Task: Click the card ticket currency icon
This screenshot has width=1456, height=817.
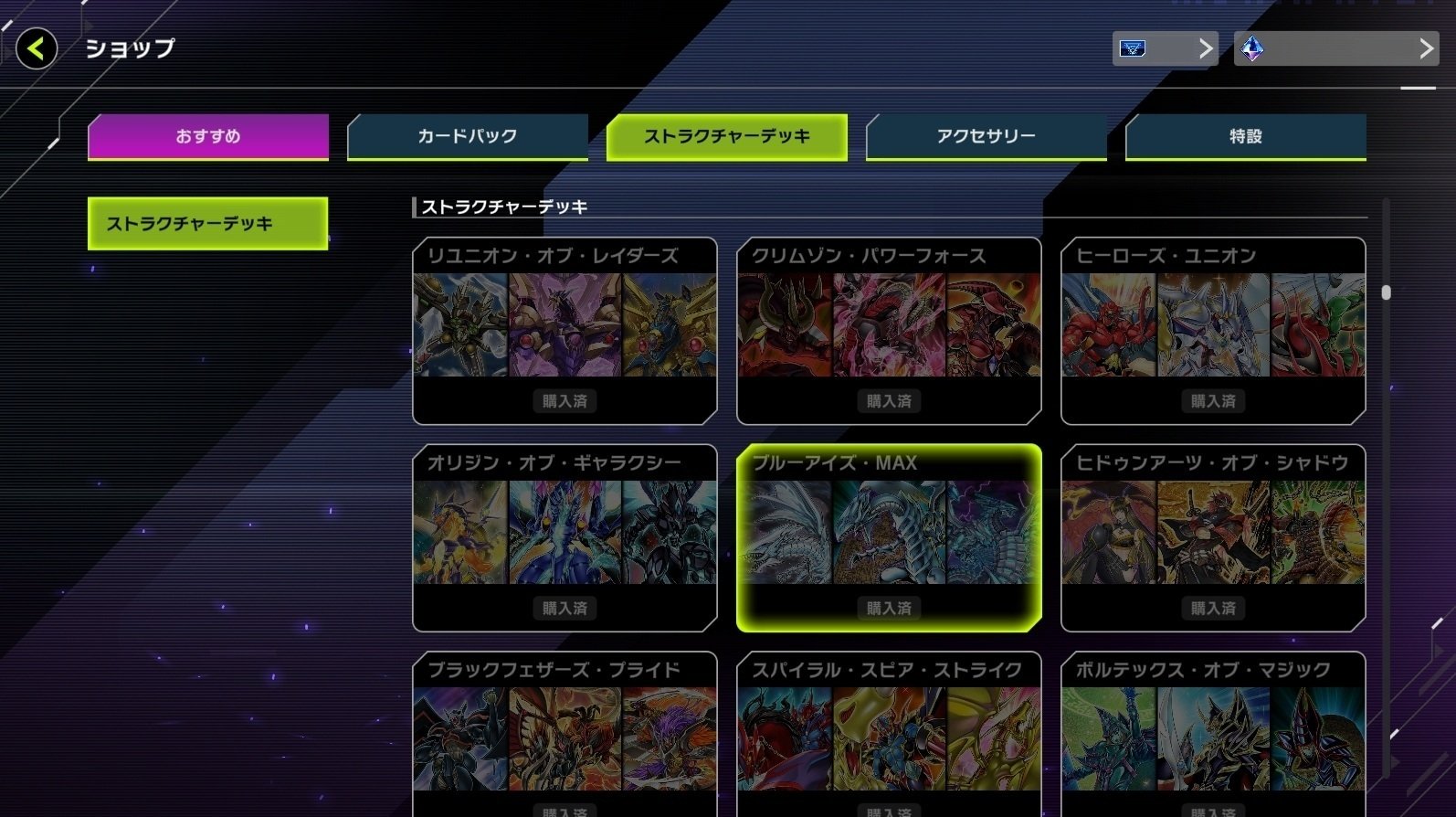Action: coord(1133,48)
